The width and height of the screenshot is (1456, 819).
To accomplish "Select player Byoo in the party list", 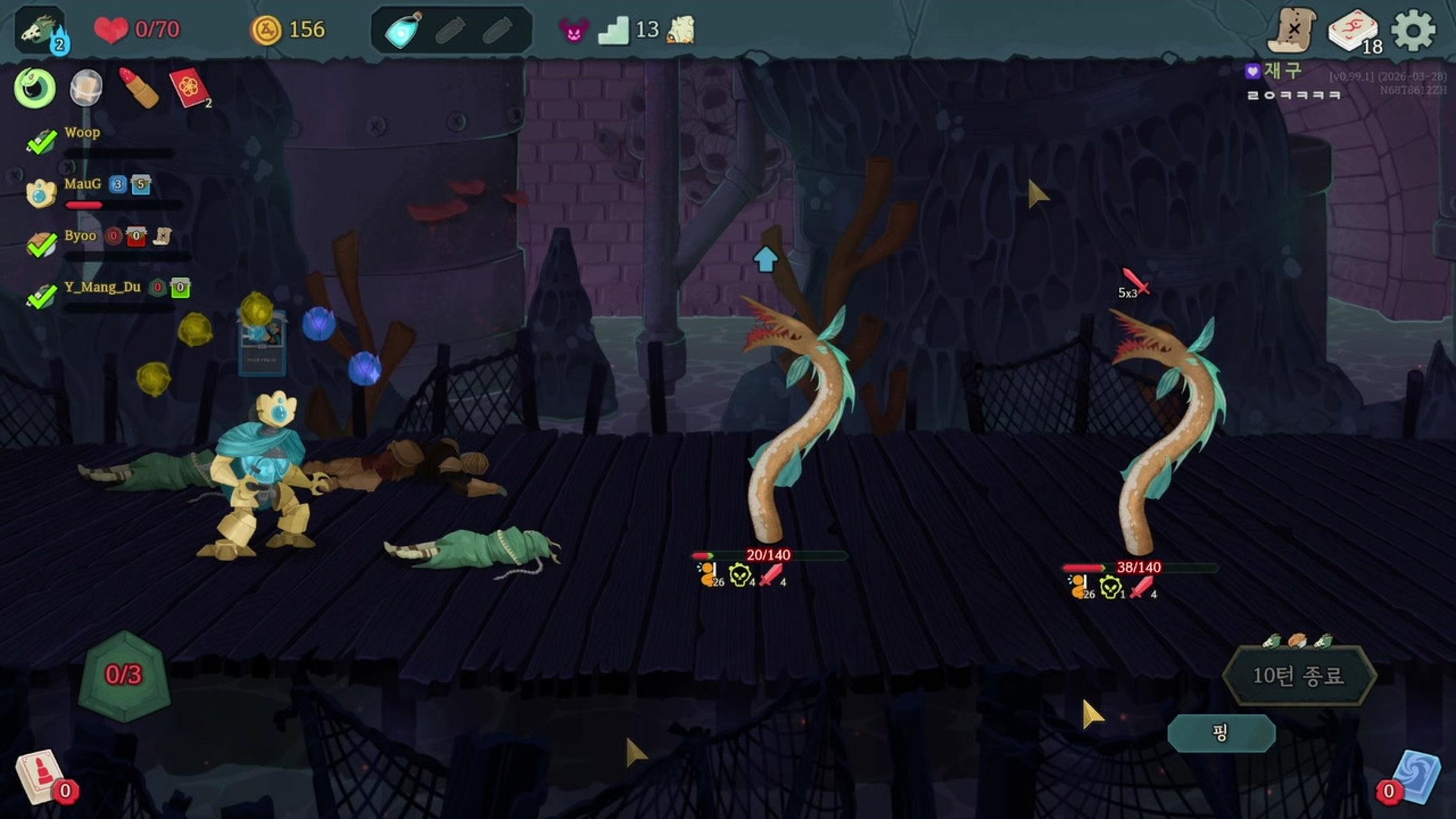I will coord(80,236).
